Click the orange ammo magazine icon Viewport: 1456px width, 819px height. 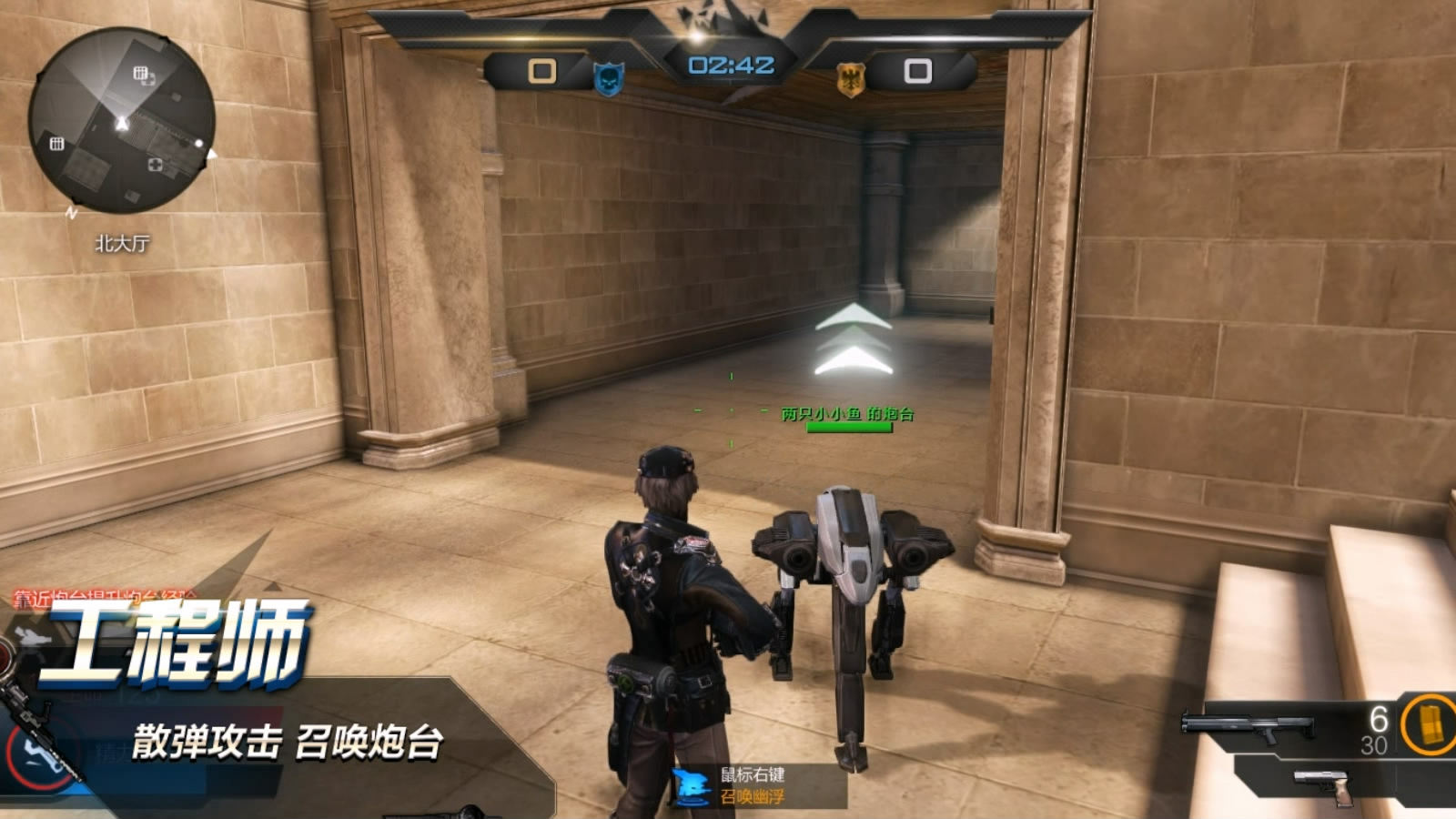click(1428, 724)
